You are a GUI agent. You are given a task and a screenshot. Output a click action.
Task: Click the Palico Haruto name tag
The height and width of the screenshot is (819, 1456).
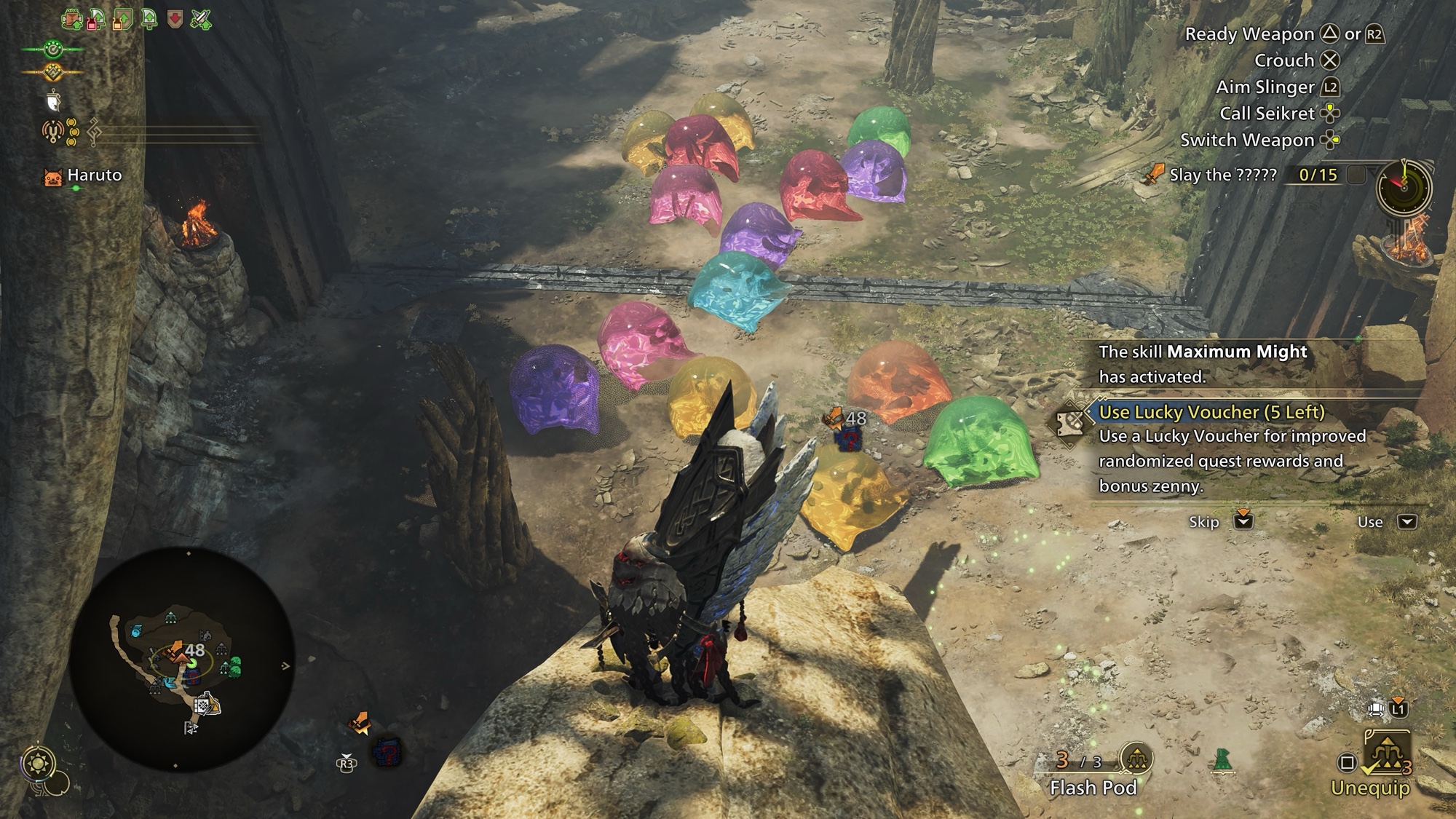94,175
